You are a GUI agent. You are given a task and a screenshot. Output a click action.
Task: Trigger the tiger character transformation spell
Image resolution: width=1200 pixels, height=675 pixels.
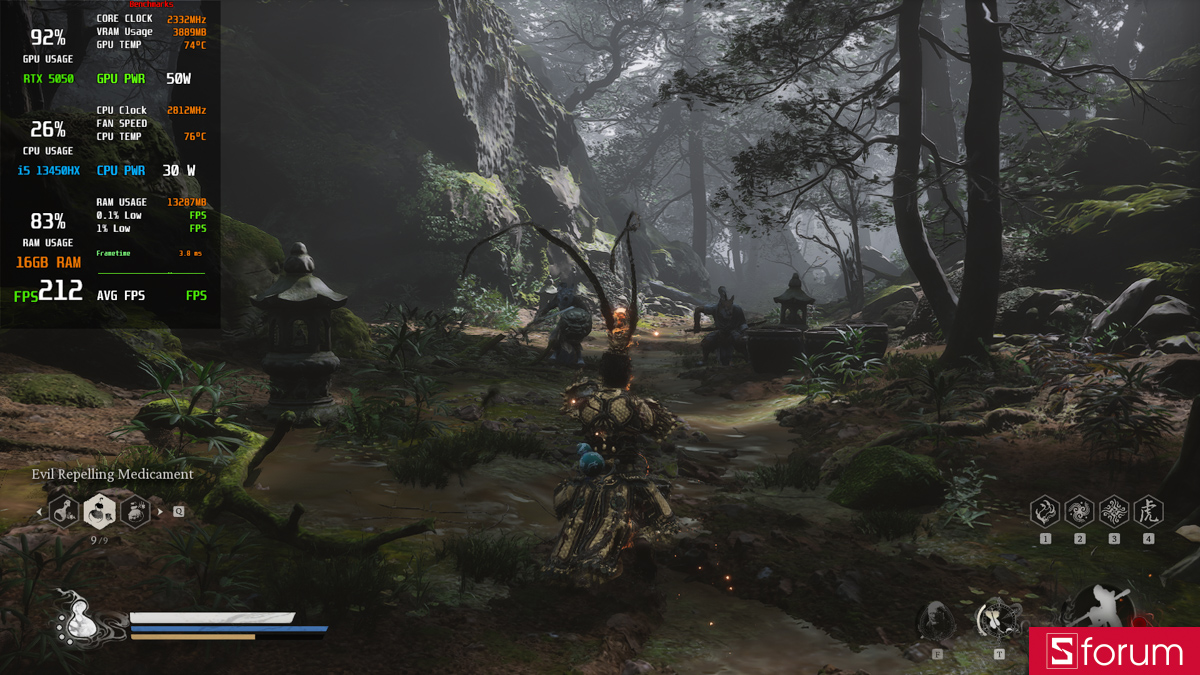(x=1148, y=512)
